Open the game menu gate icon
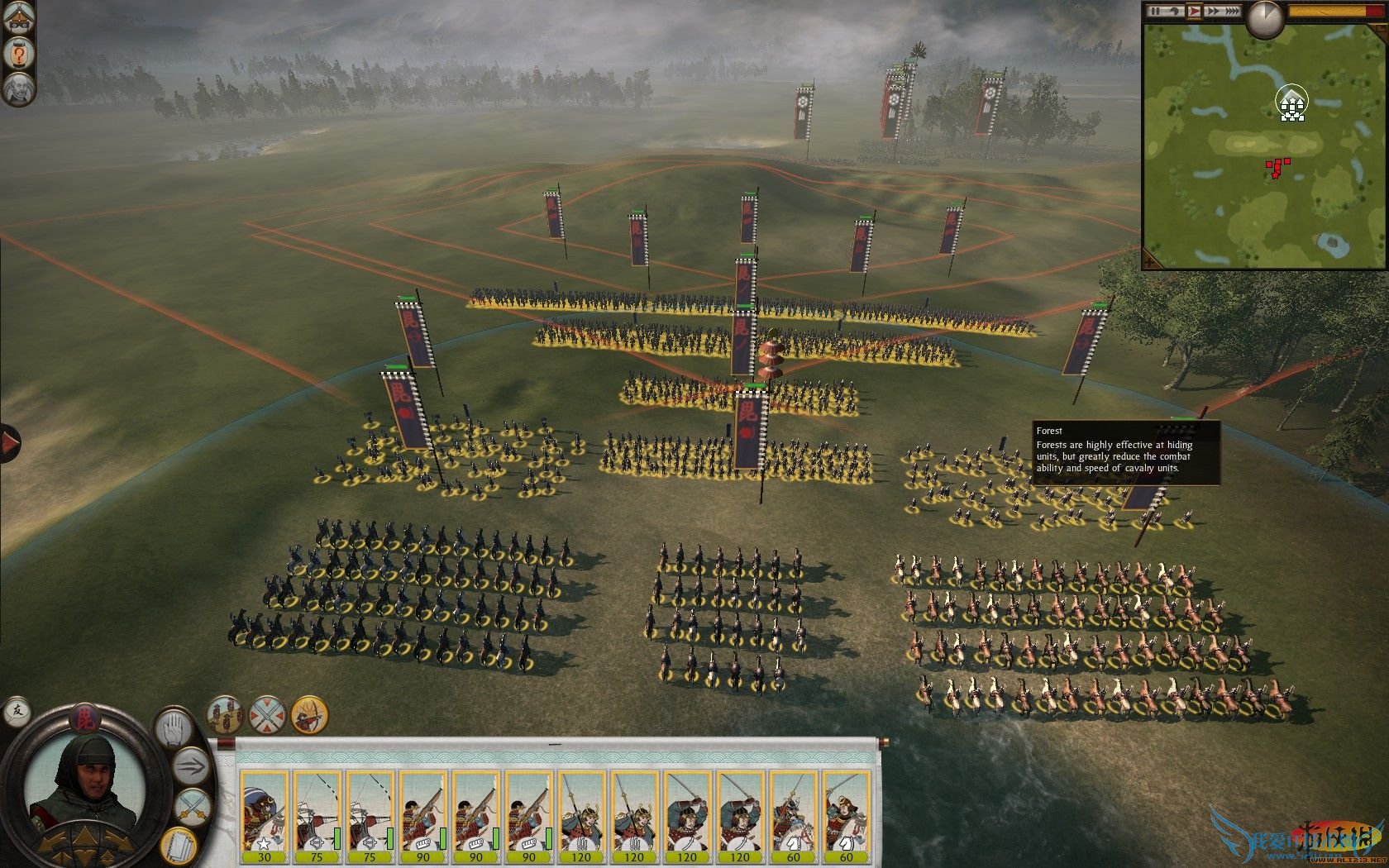Screen dimensions: 1389x868 tap(18, 18)
